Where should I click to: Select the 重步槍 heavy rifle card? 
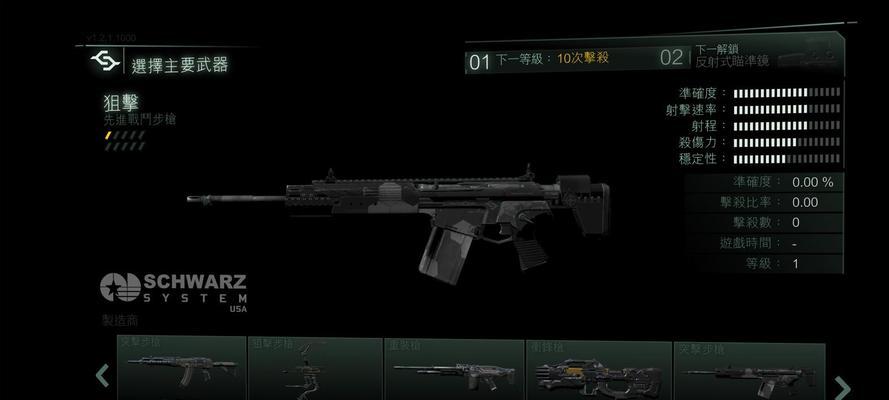coord(453,370)
